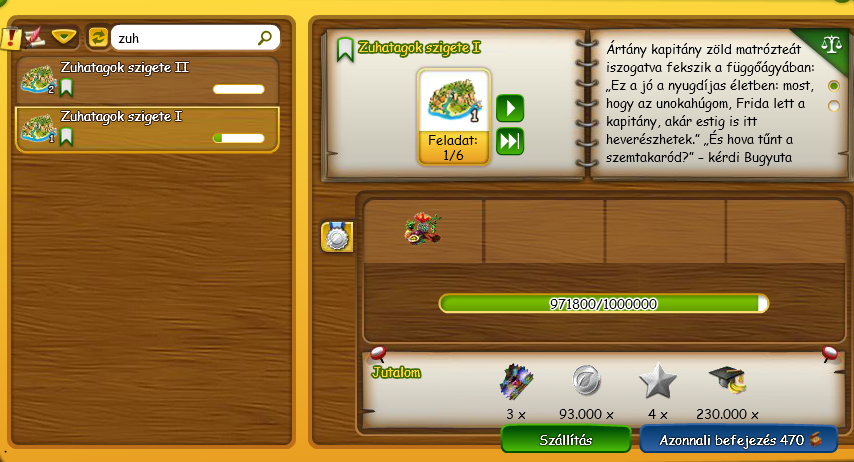Click the silver coin reward icon

585,381
